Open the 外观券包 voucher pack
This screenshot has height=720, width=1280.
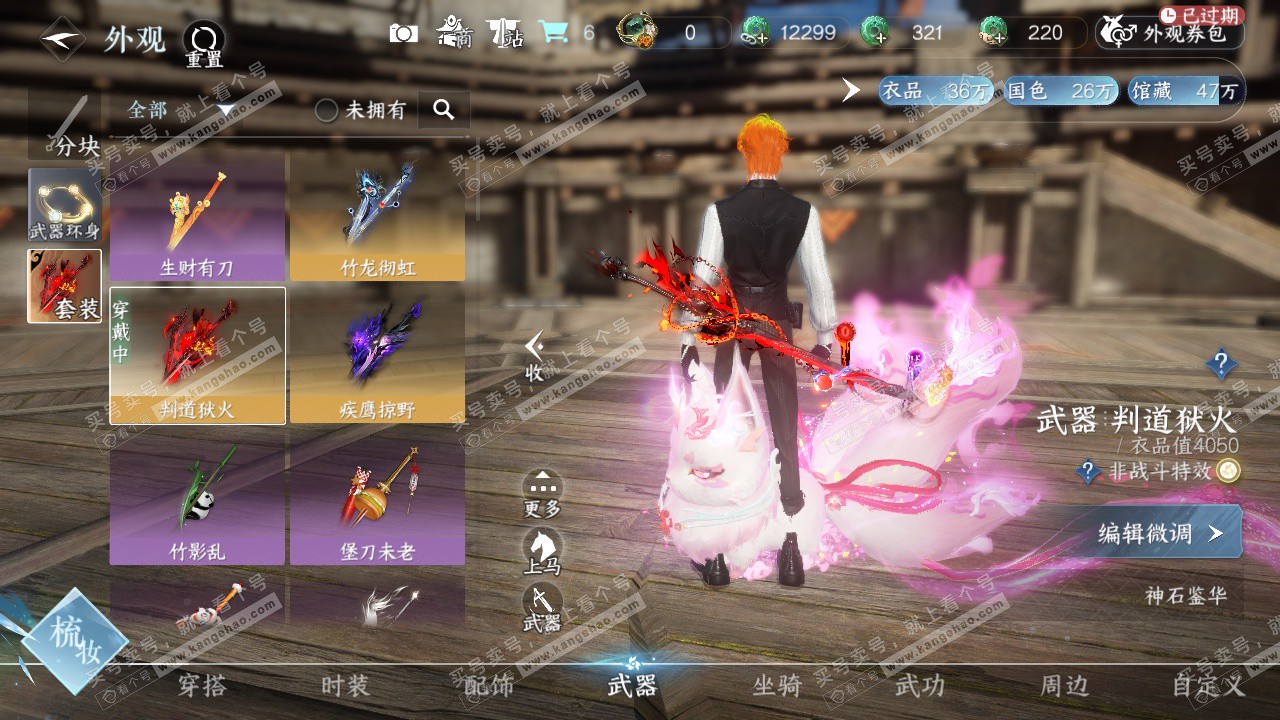point(1169,33)
